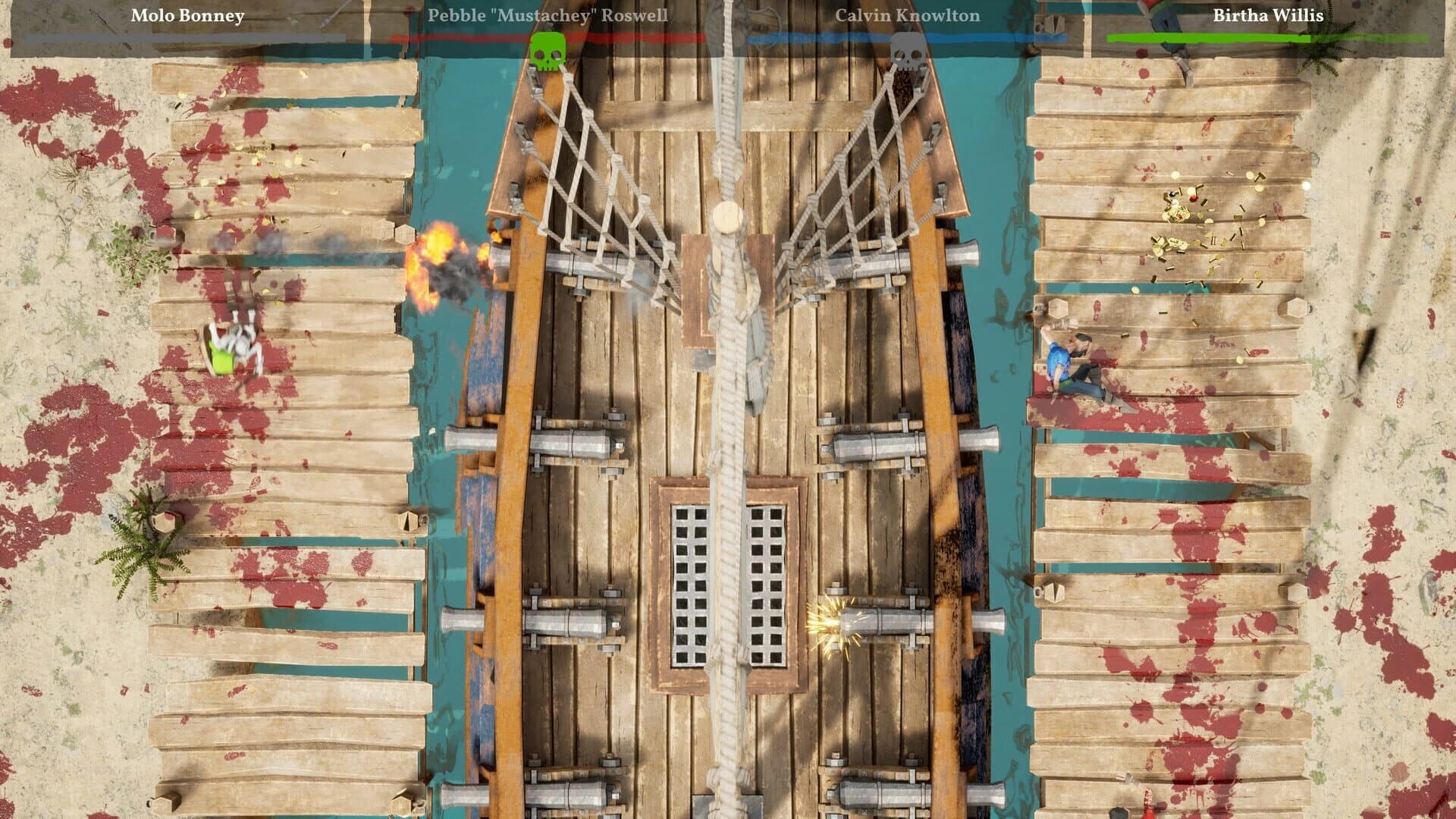
Task: Click the green skull icon under Pebble's name
Action: (x=548, y=51)
